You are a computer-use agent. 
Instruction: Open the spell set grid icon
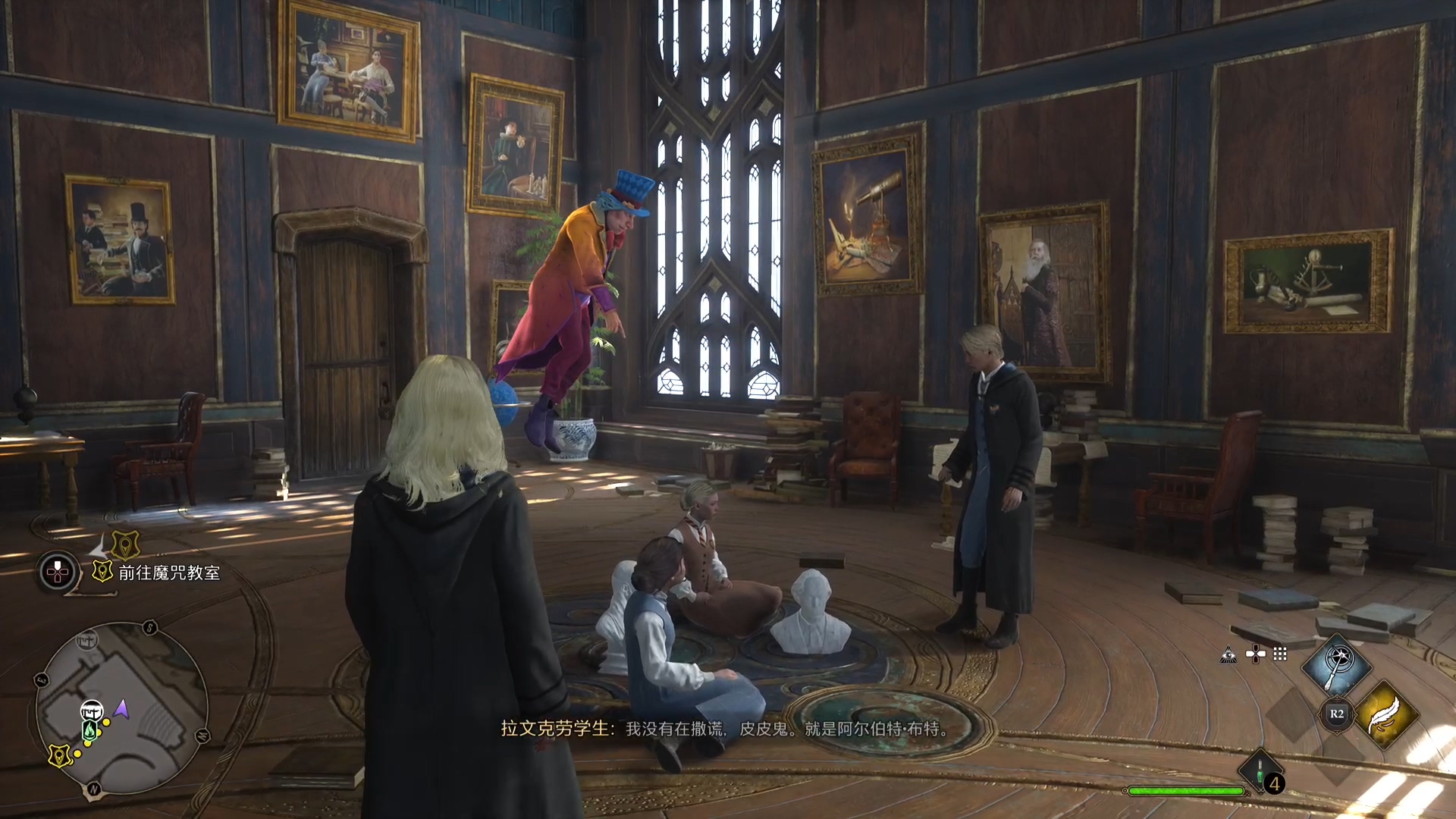[1280, 654]
